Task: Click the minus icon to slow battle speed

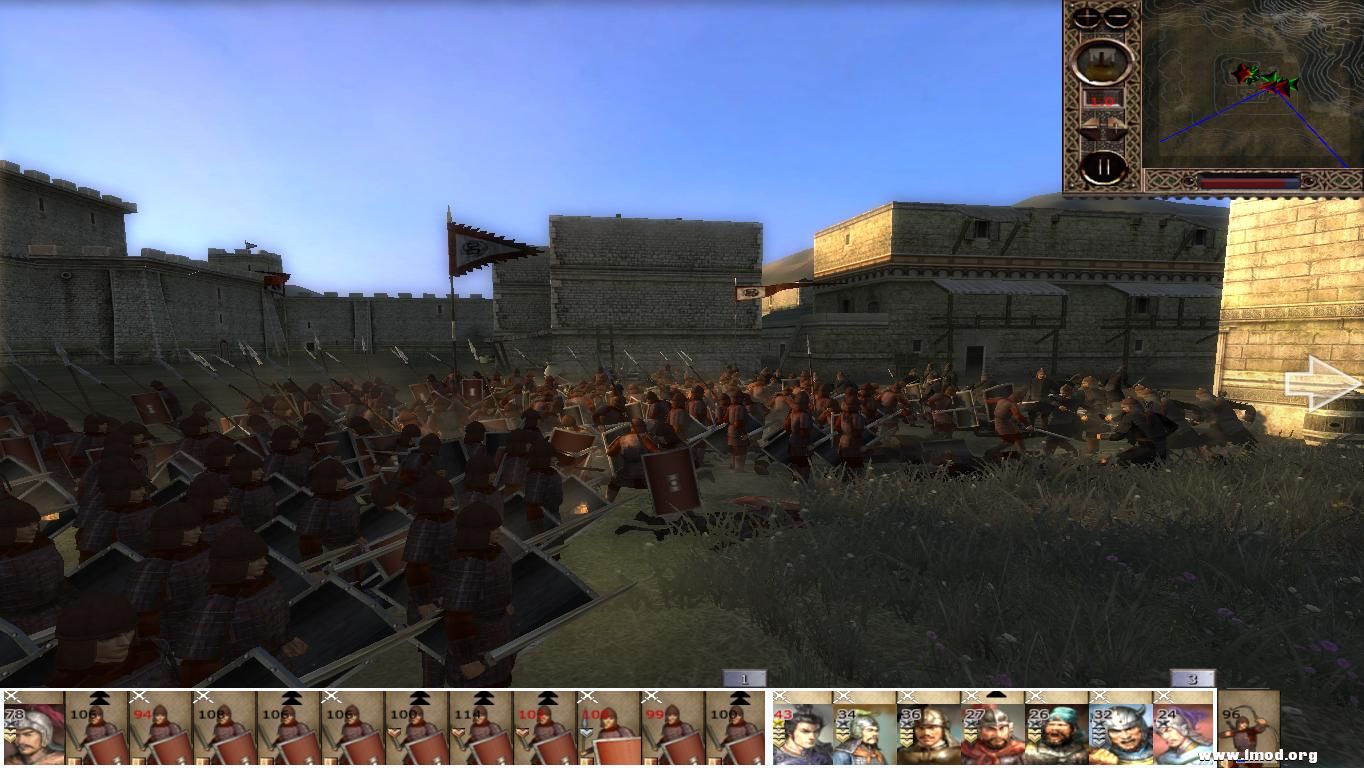Action: pos(1118,16)
